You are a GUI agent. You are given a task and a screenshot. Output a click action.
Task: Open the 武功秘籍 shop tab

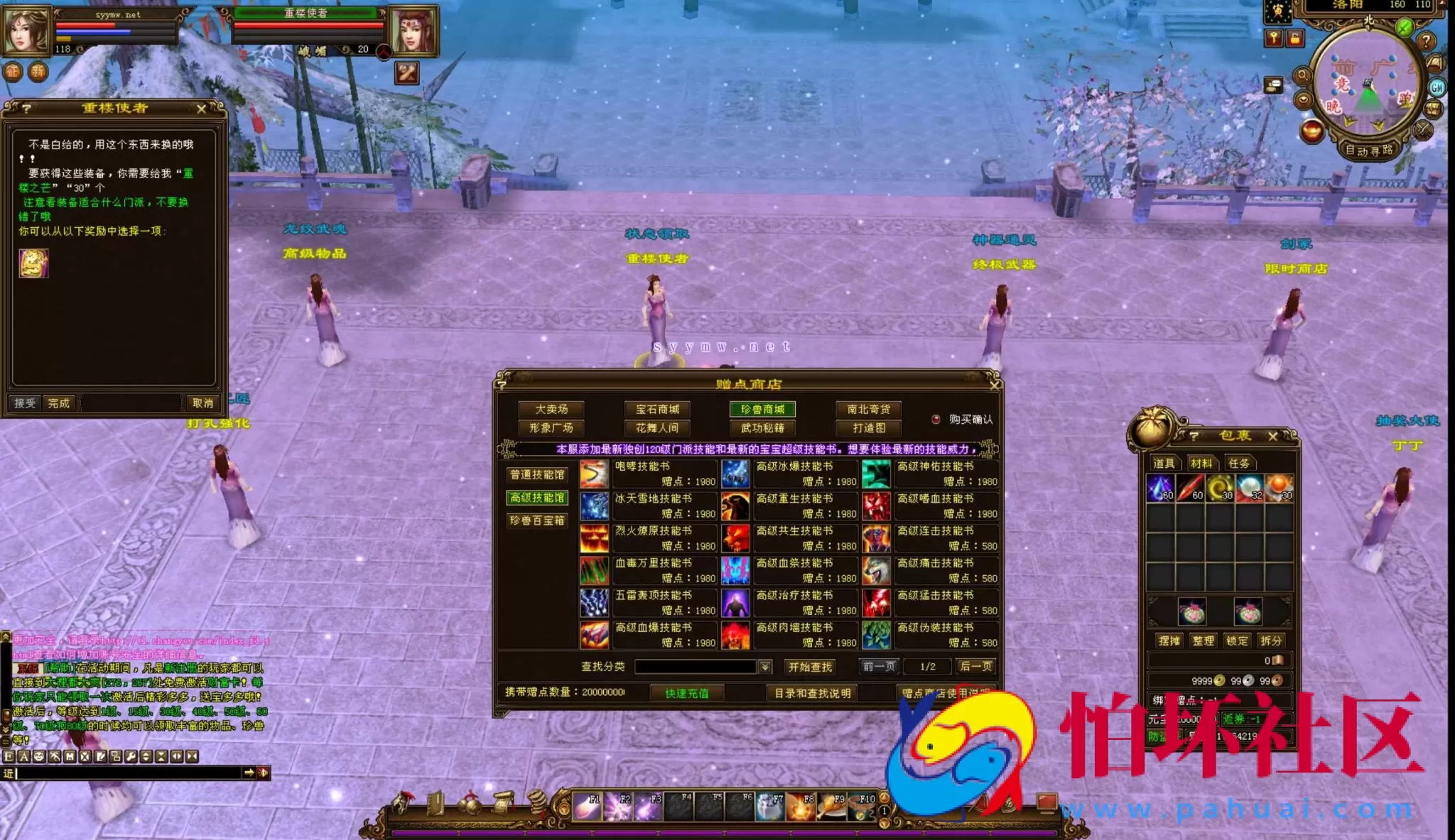tap(762, 428)
